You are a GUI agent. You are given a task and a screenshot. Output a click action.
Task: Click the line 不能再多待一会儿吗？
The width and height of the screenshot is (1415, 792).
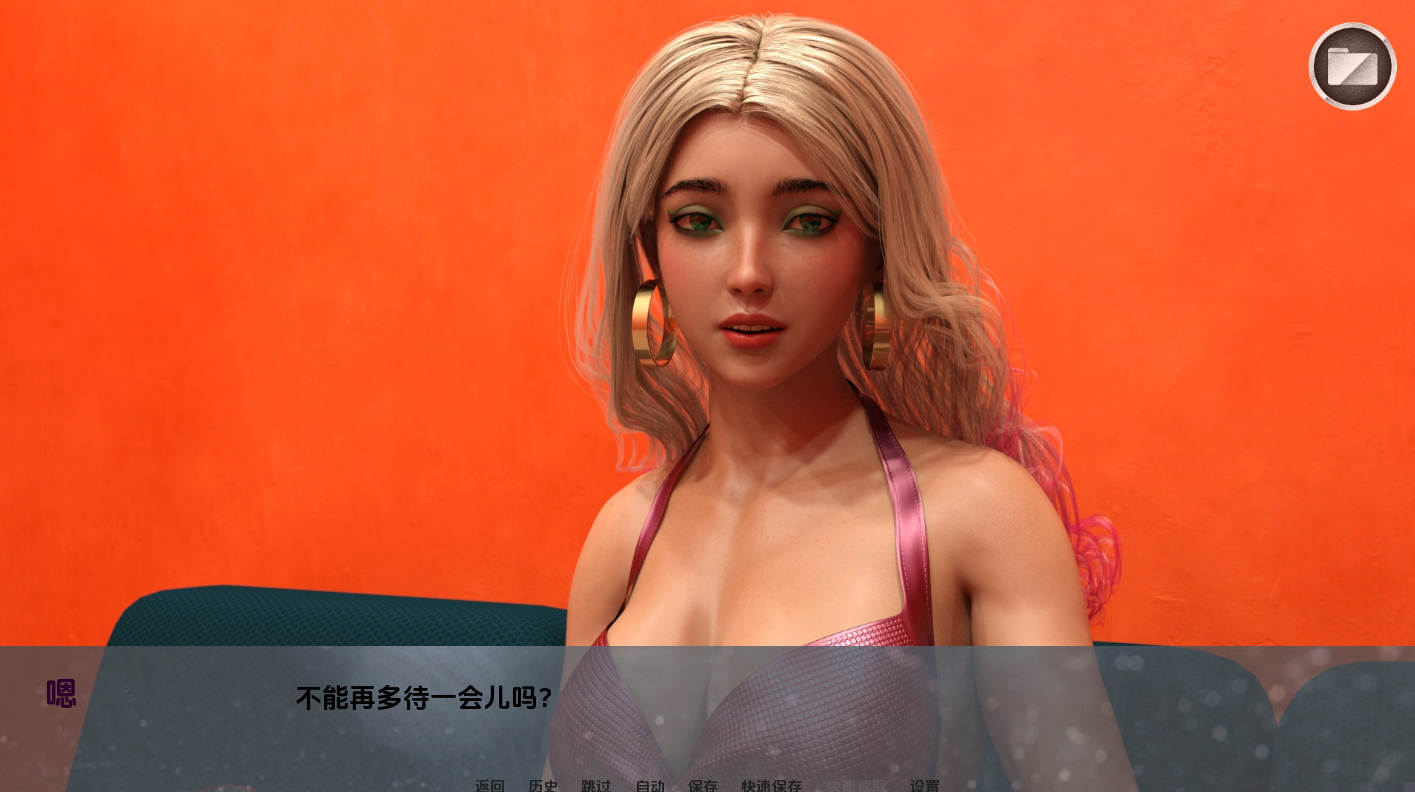pyautogui.click(x=424, y=699)
